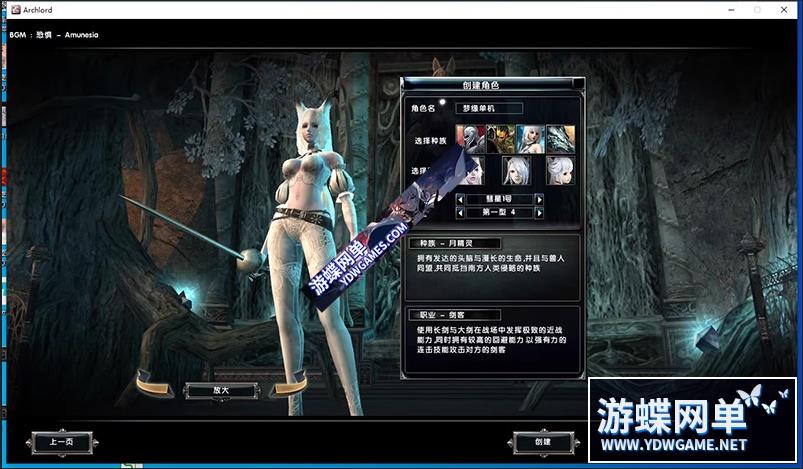Choose the side-profile swept-hair class portrait
The image size is (803, 469).
click(559, 169)
